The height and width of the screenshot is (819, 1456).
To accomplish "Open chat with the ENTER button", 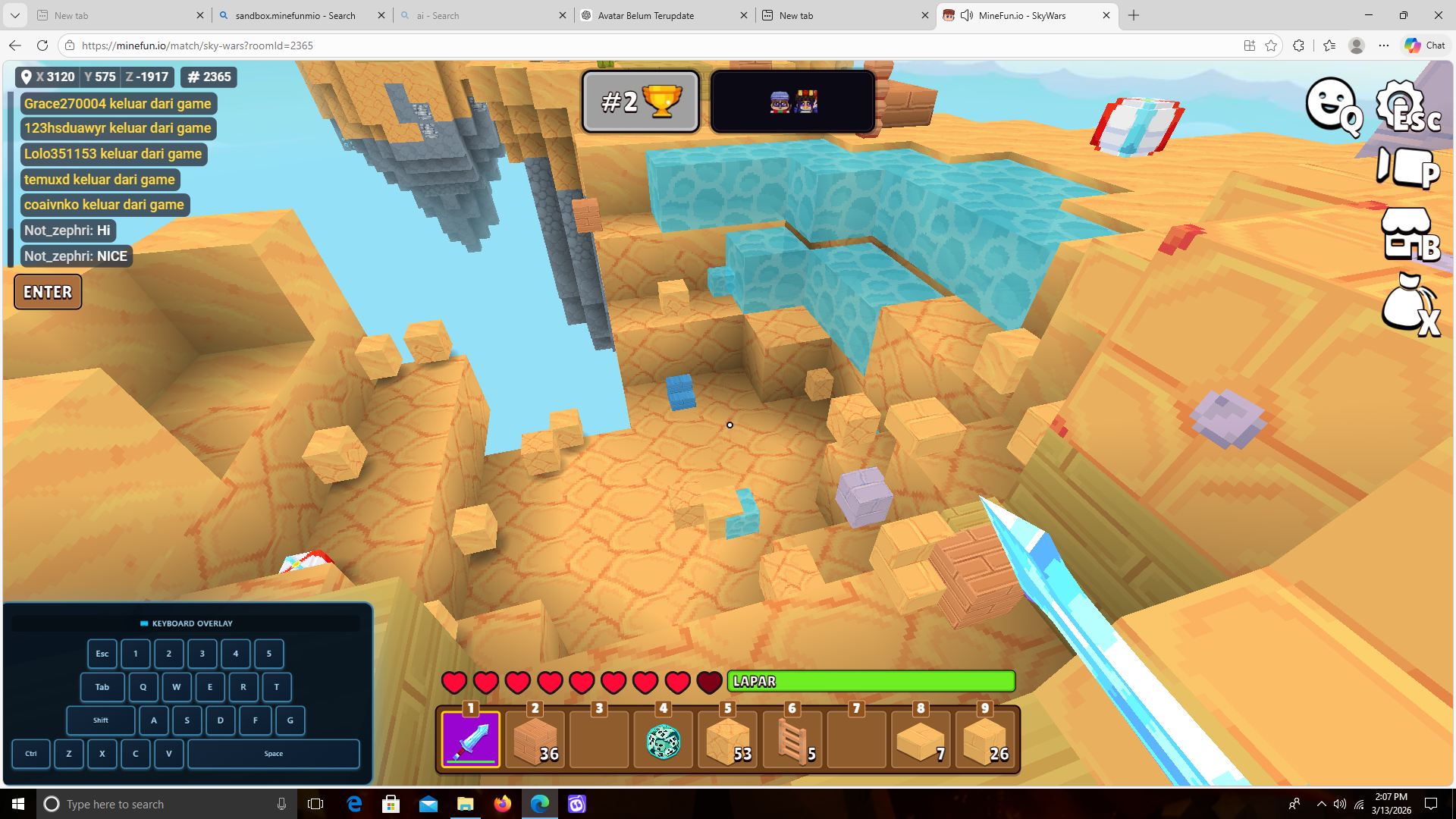I will [x=48, y=292].
